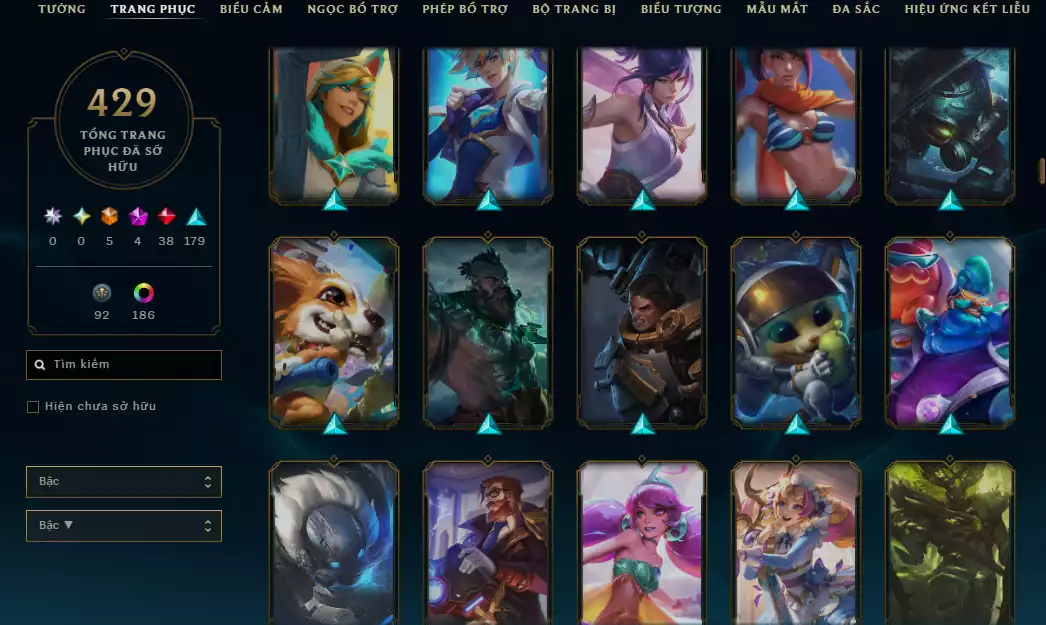Choose the pink twin-tail hair skin card

click(x=642, y=545)
